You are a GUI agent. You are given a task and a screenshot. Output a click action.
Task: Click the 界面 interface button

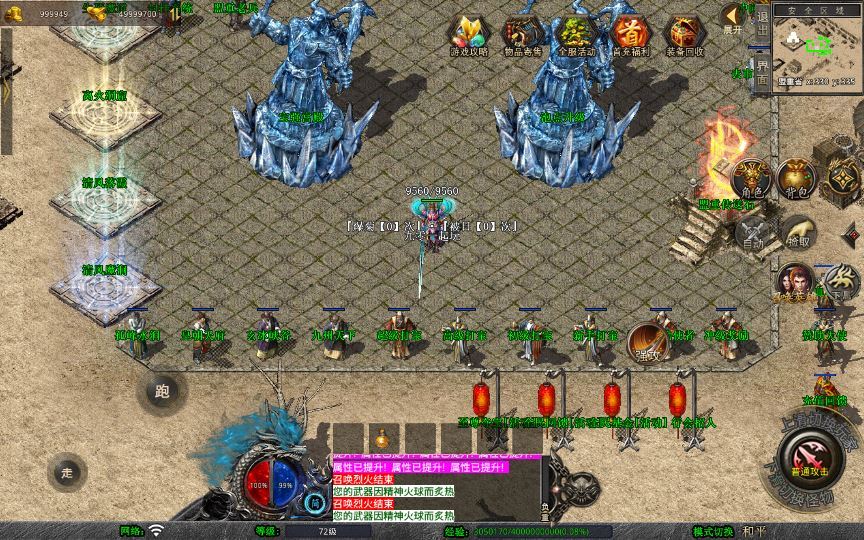pos(762,72)
